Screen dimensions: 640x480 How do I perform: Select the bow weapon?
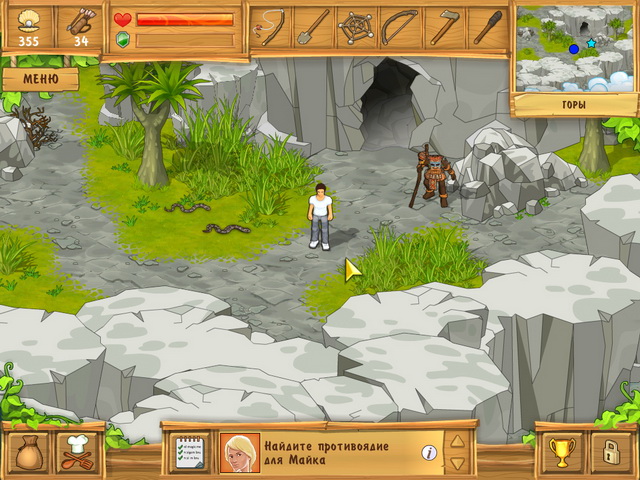(x=399, y=27)
